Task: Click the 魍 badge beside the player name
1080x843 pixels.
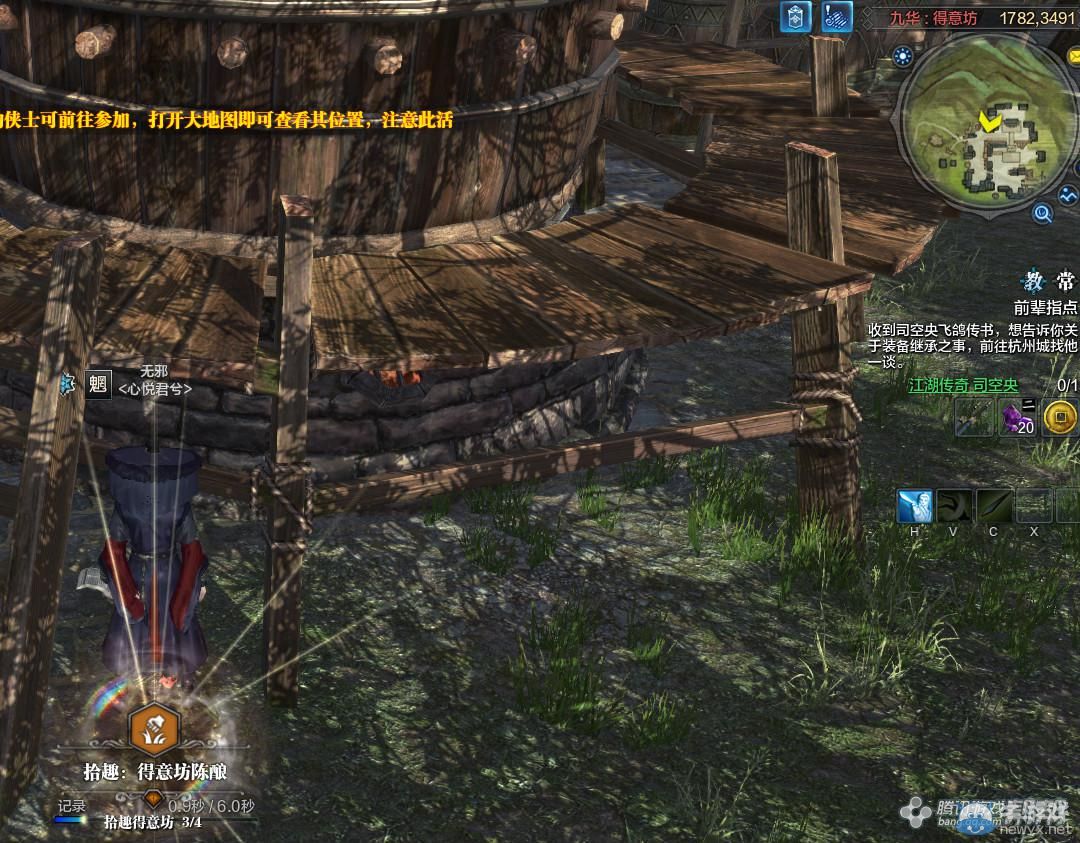Action: (x=98, y=384)
